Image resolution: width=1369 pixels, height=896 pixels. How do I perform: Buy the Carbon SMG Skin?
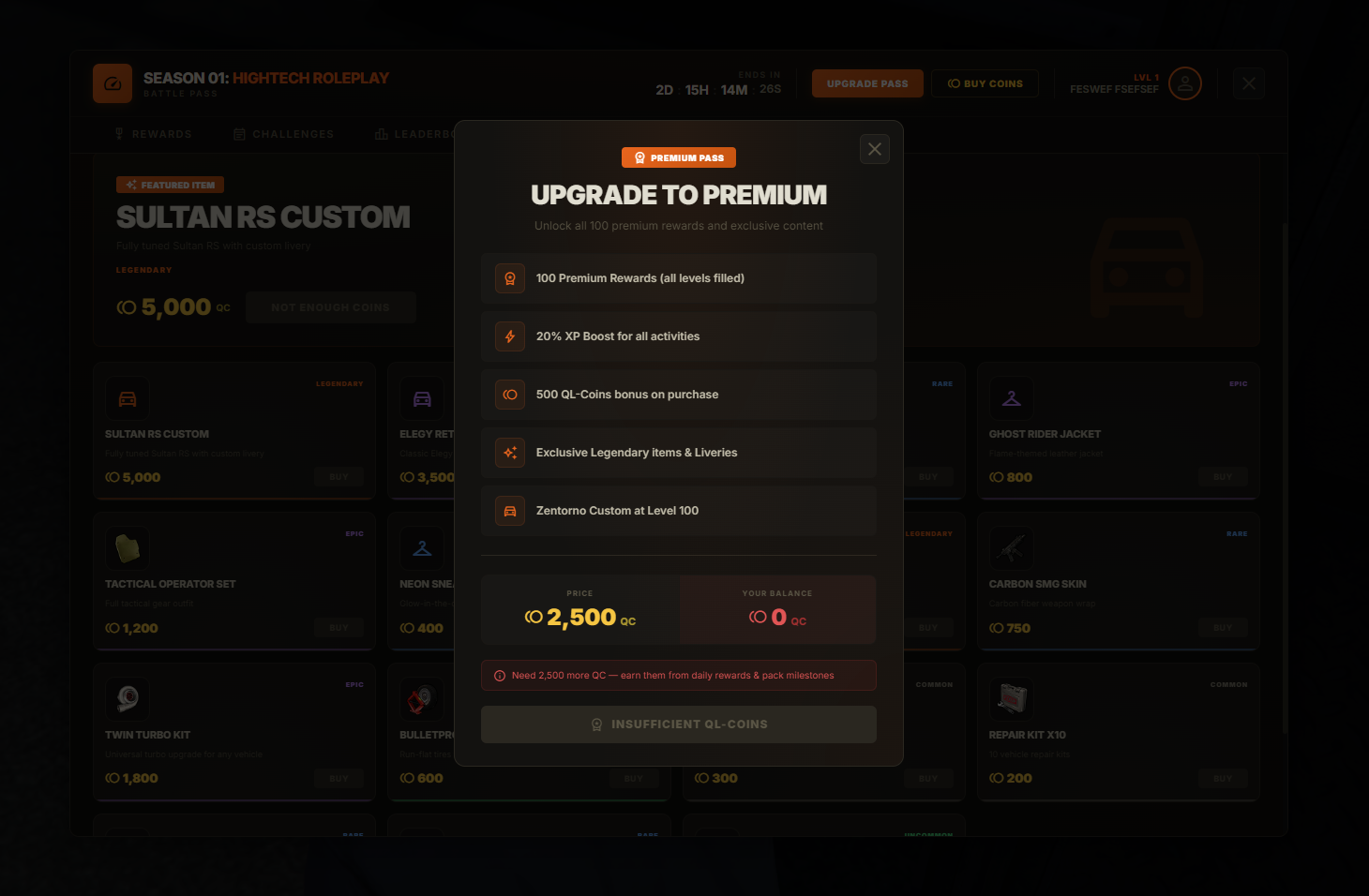(x=1223, y=628)
